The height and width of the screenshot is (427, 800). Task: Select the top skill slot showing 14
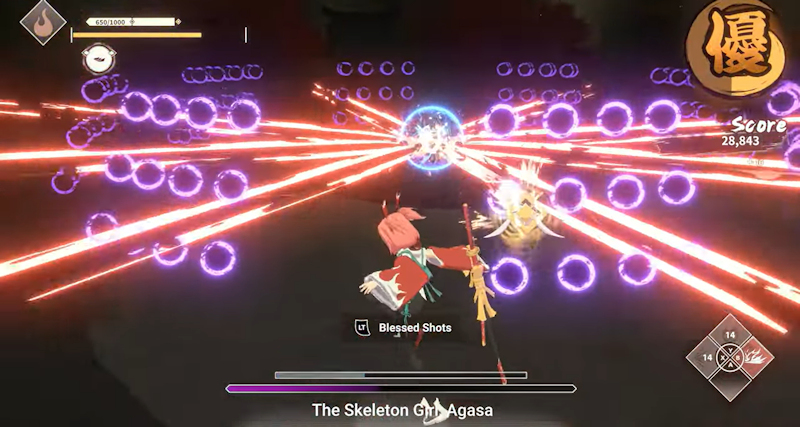[730, 336]
